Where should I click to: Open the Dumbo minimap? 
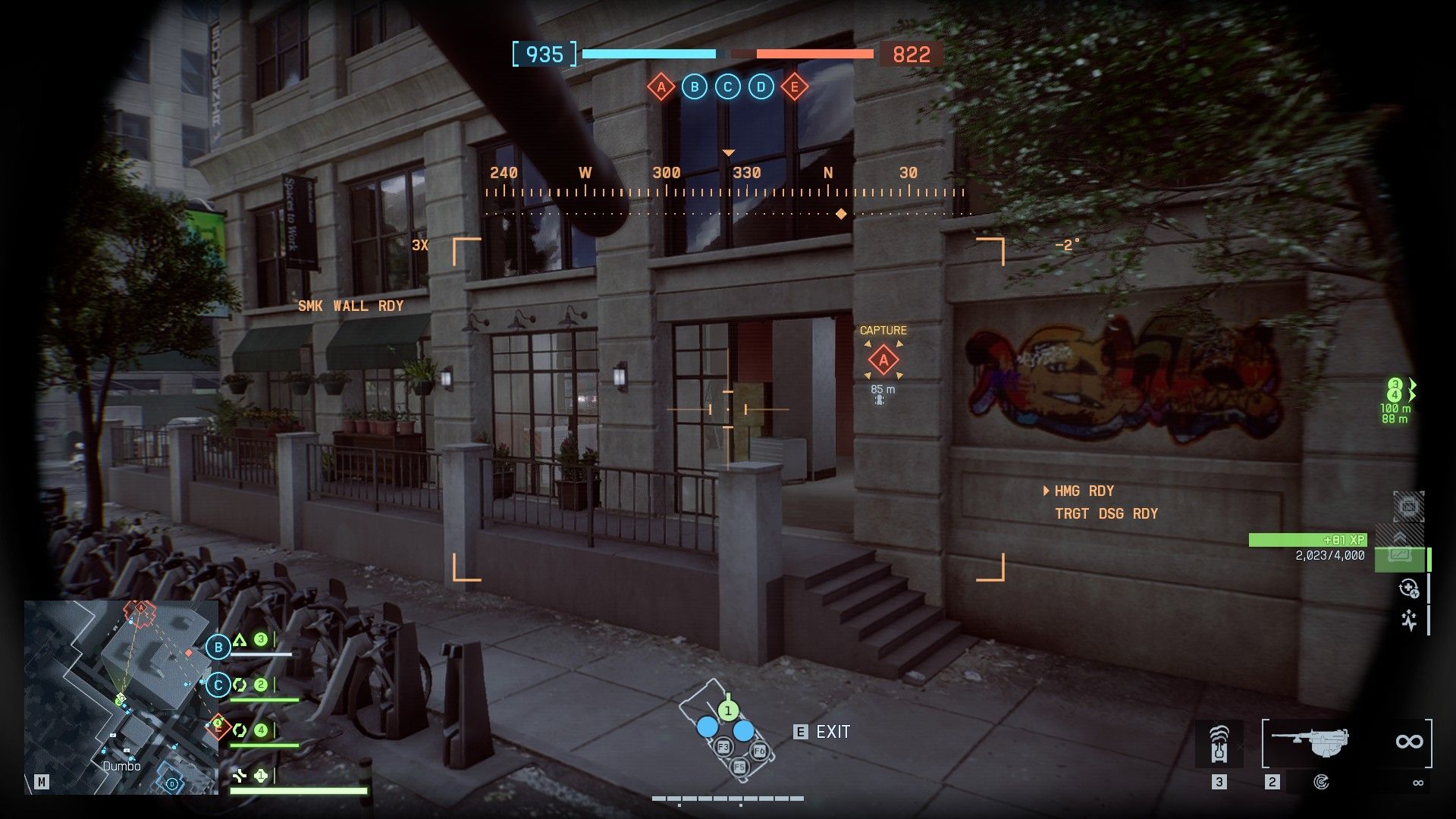coord(121,698)
